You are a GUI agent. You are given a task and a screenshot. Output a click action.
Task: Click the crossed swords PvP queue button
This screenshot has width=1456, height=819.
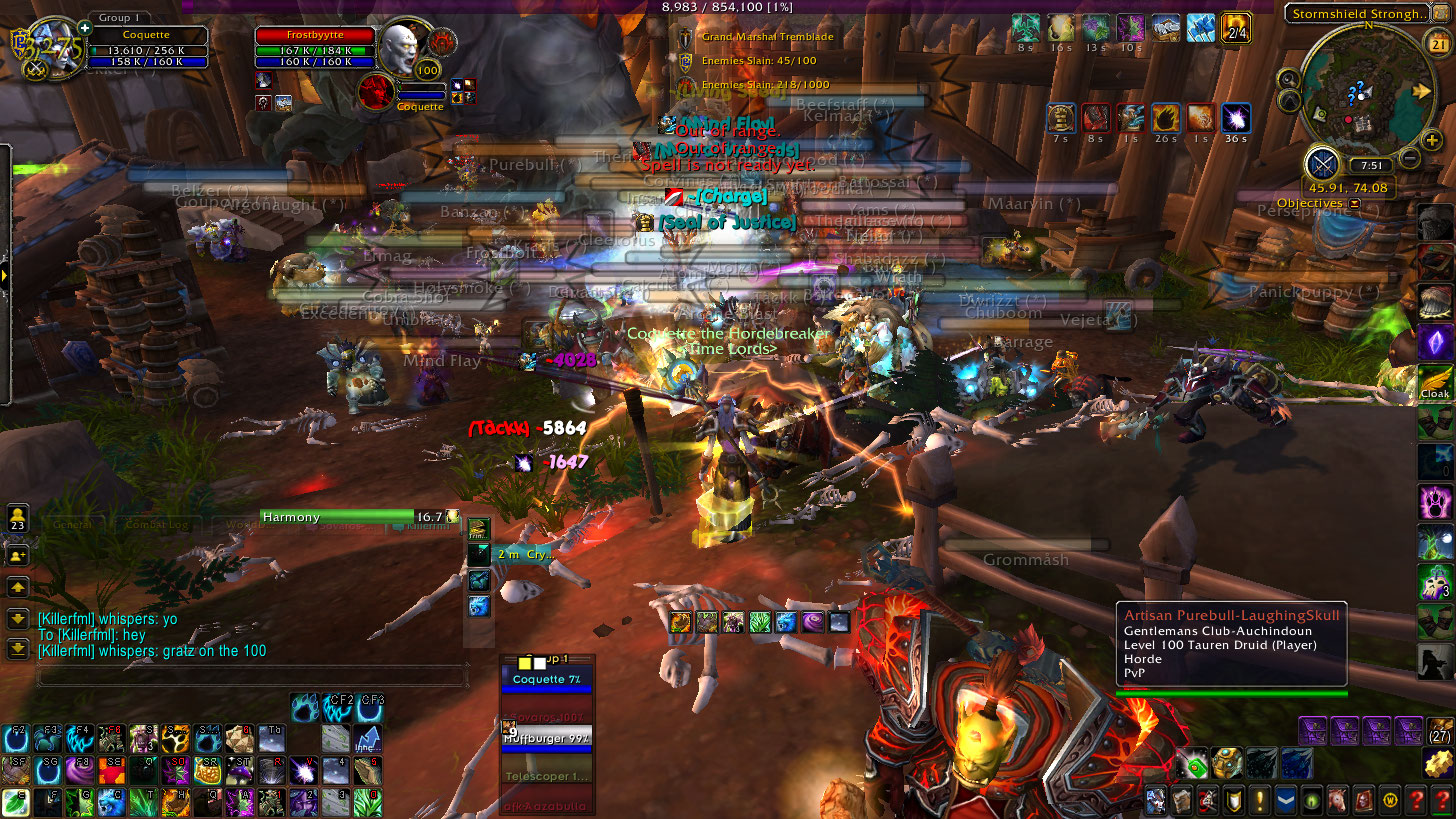pos(1322,161)
